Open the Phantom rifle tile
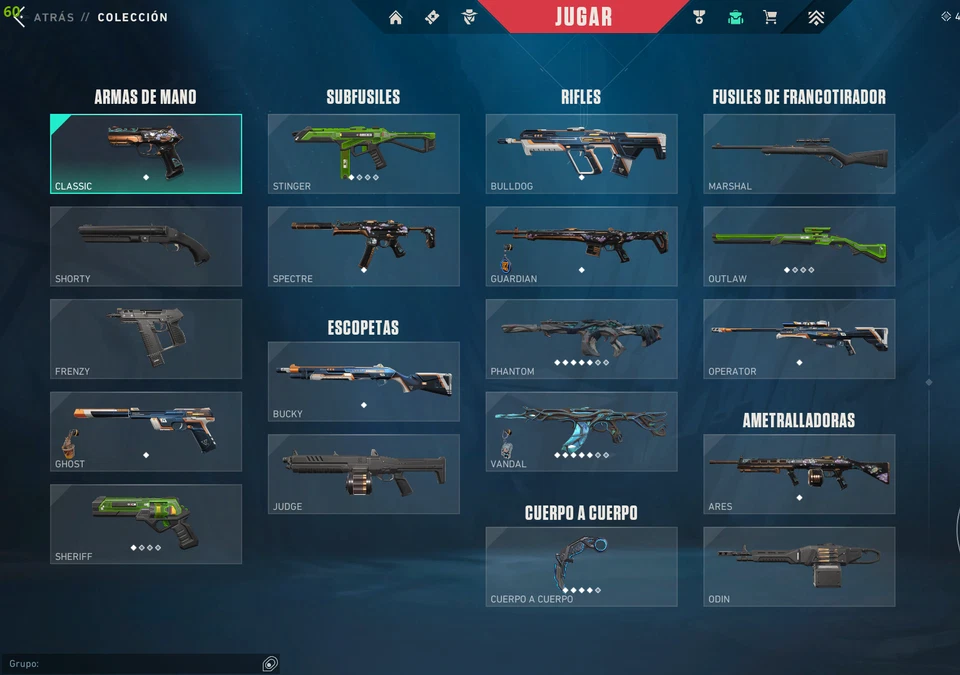Image resolution: width=960 pixels, height=675 pixels. [x=581, y=338]
